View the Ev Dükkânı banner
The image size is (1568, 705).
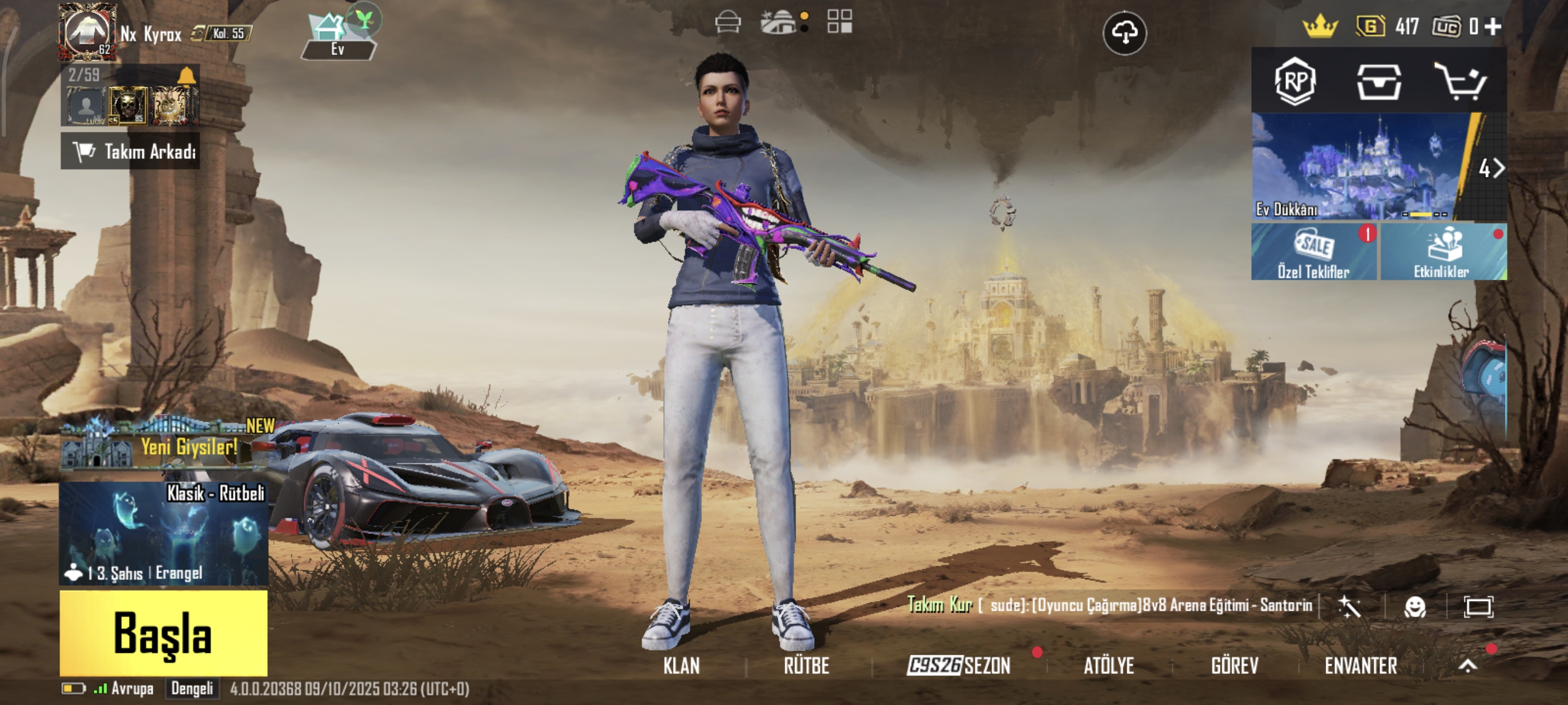pos(1361,166)
